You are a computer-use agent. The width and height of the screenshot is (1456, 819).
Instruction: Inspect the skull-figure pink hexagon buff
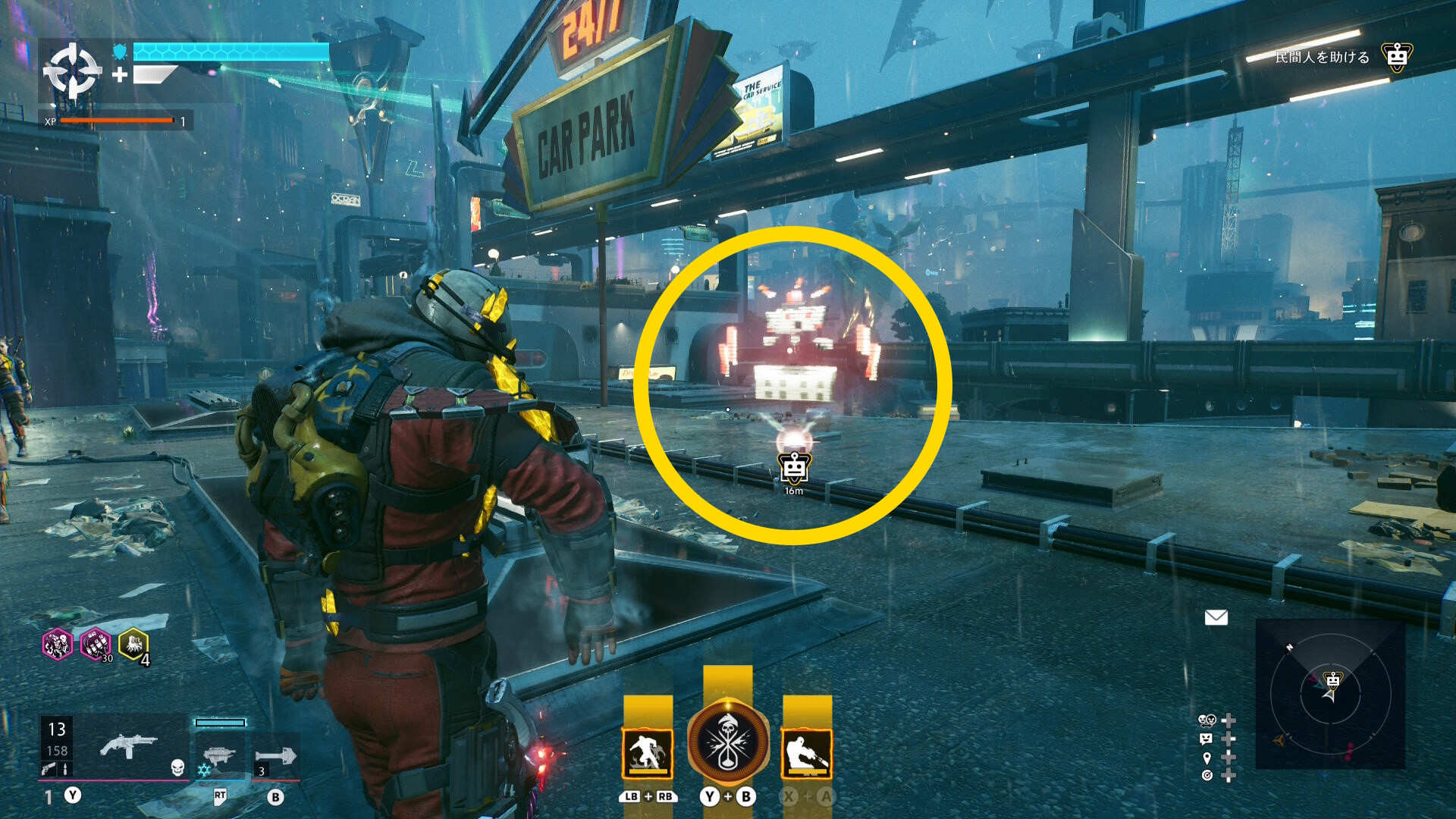pos(57,644)
